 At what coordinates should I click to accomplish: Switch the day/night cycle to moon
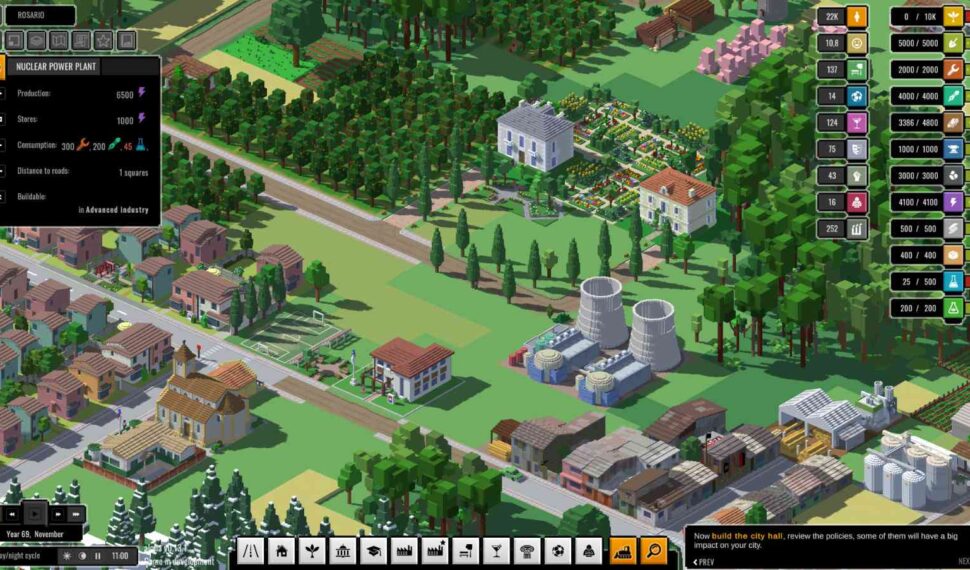tap(82, 555)
